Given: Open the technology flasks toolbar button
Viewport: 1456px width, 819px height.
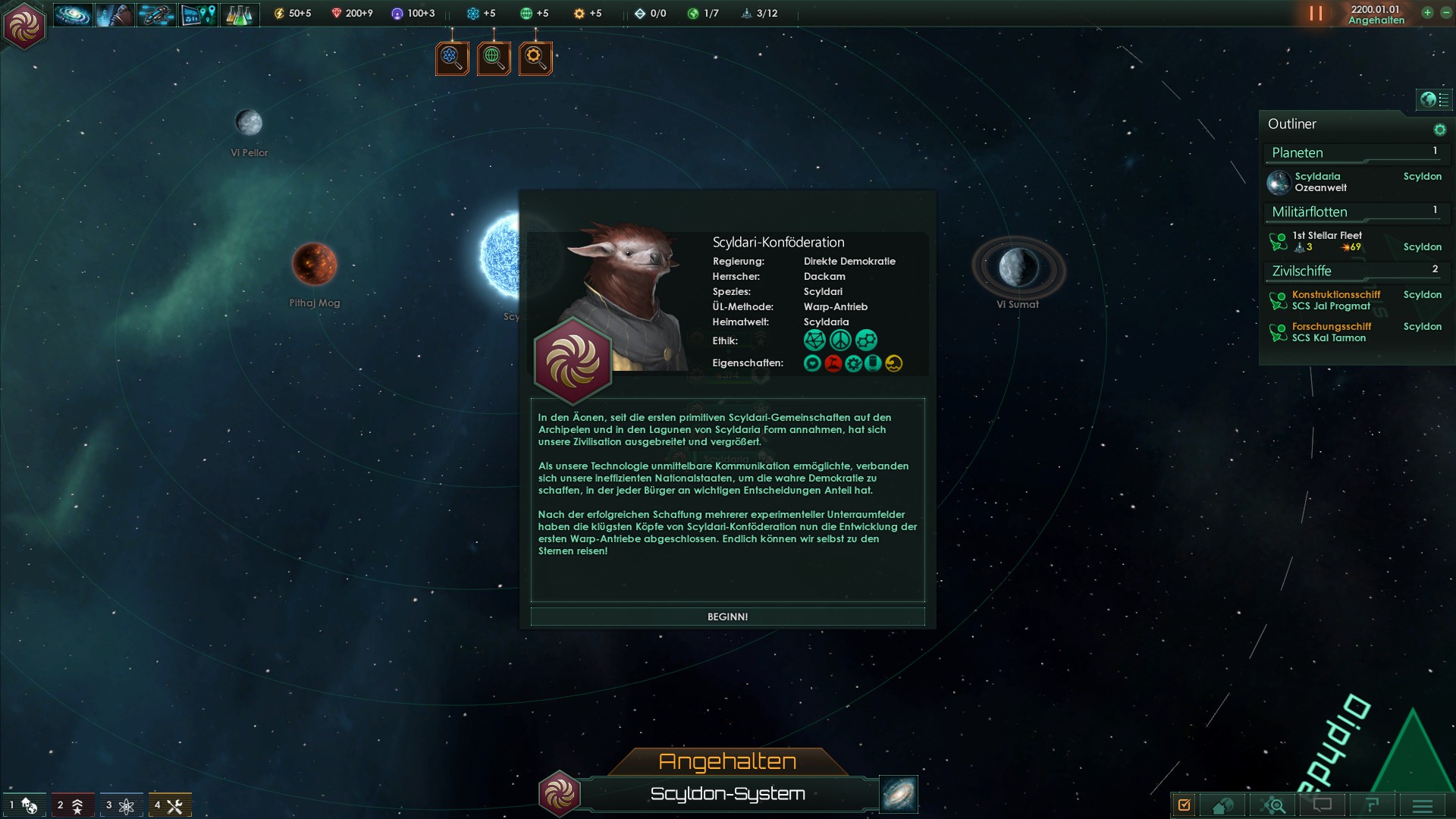Looking at the screenshot, I should [240, 14].
